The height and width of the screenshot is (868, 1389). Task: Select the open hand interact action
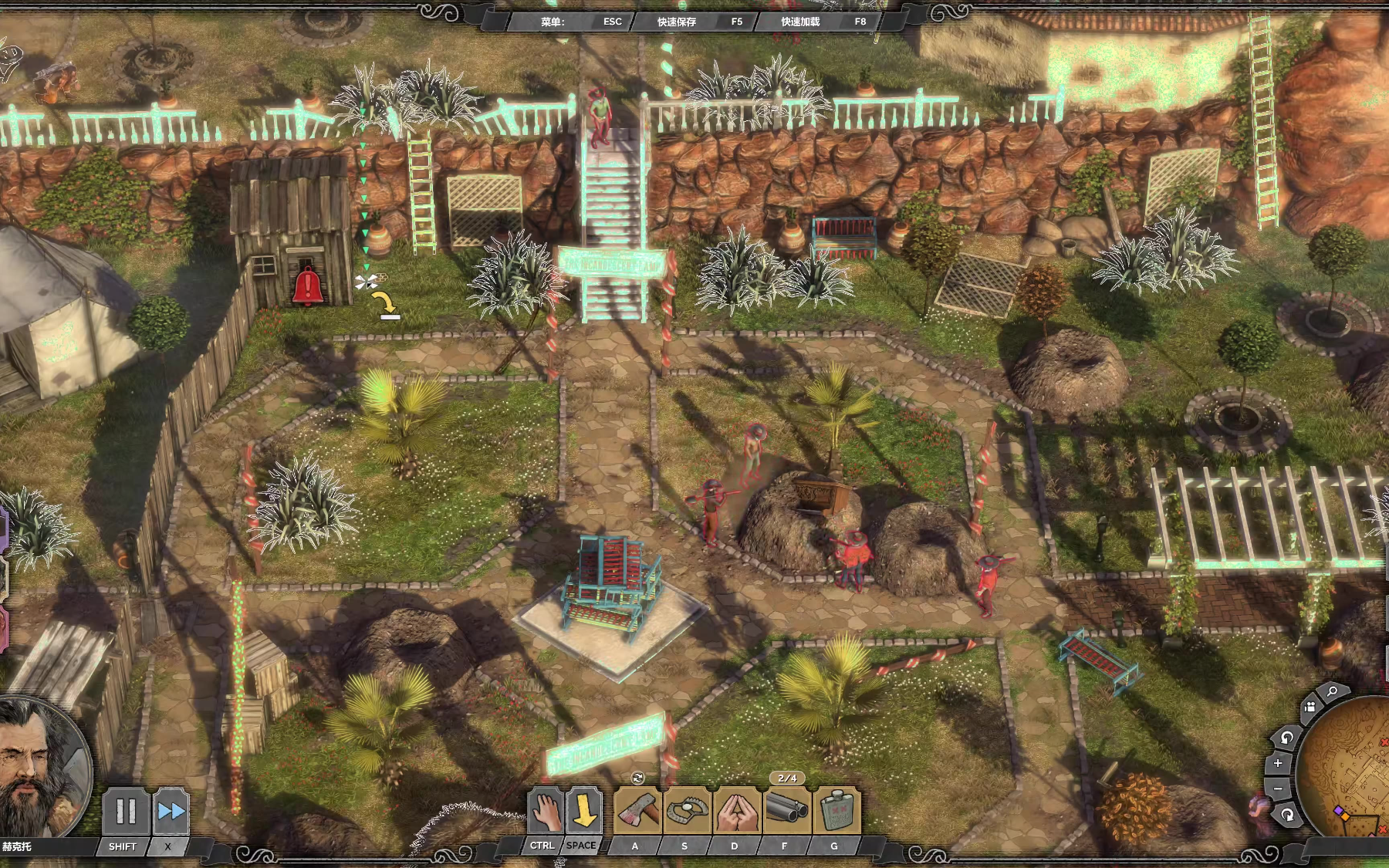tap(545, 812)
